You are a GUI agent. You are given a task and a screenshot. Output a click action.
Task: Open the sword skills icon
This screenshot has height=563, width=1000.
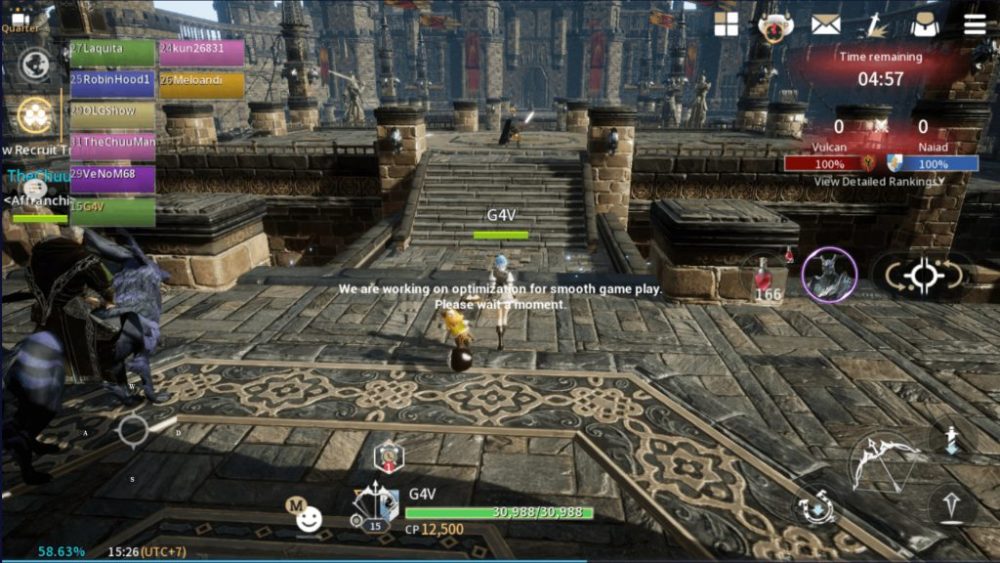point(876,24)
